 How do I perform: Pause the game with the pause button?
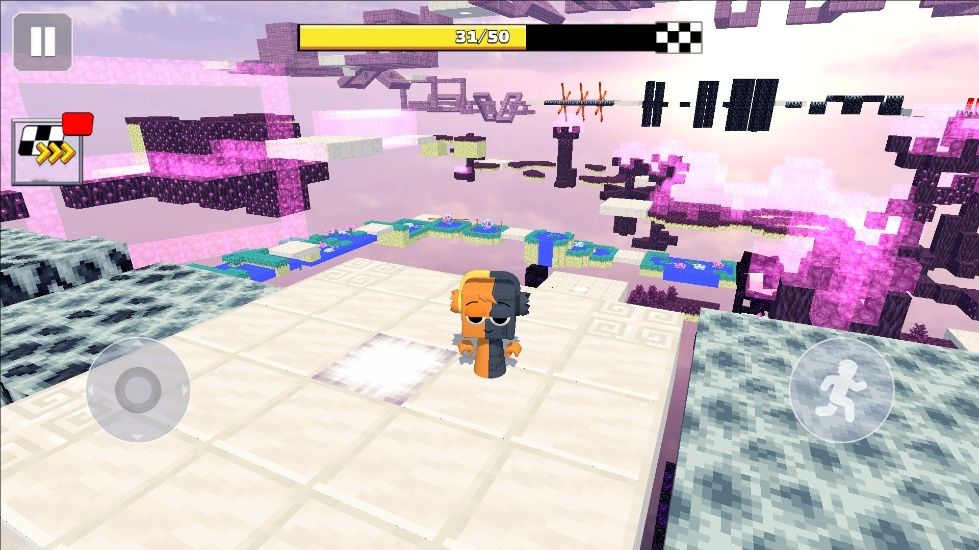(42, 42)
